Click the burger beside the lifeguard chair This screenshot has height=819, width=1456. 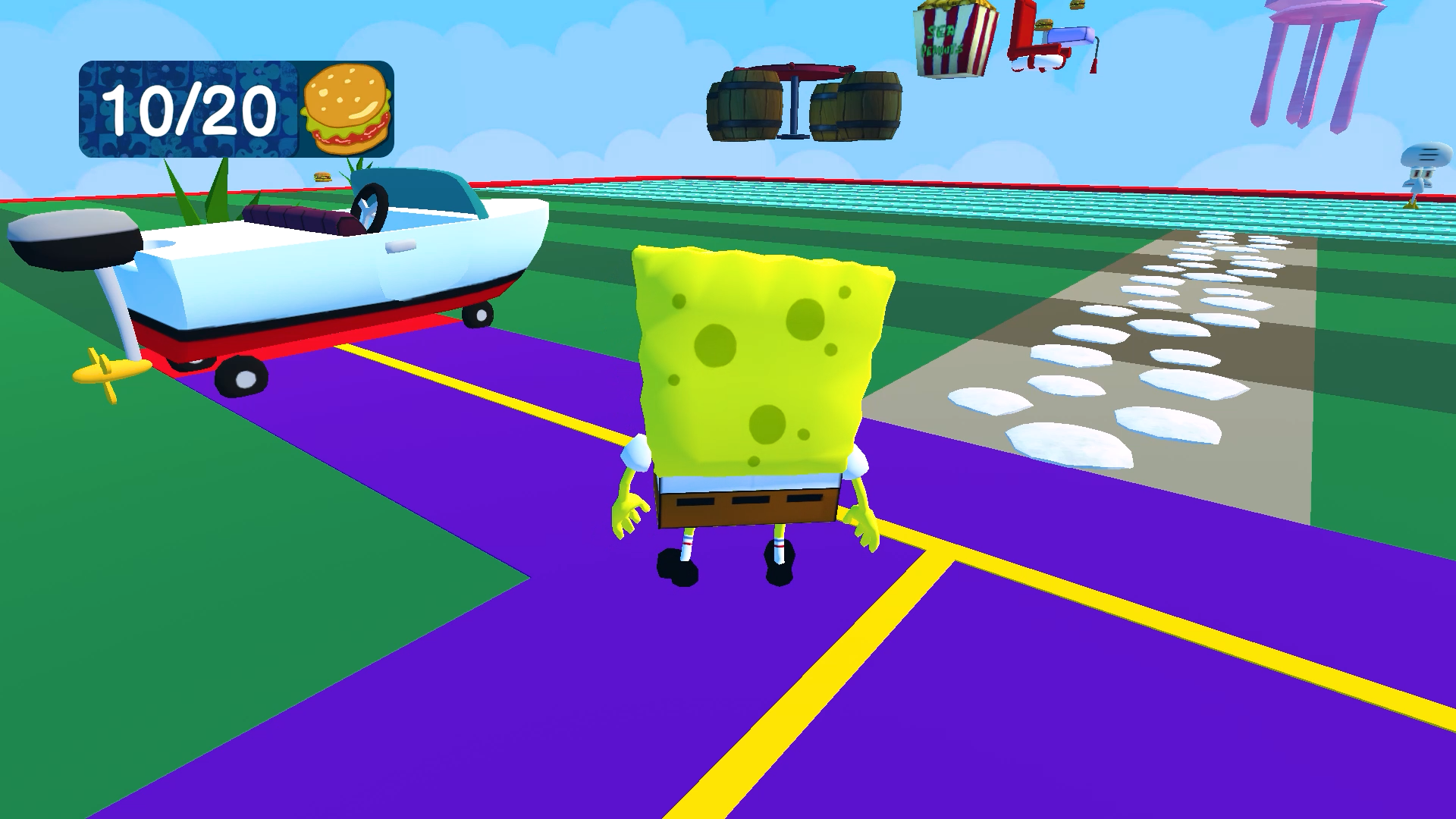[x=1043, y=25]
